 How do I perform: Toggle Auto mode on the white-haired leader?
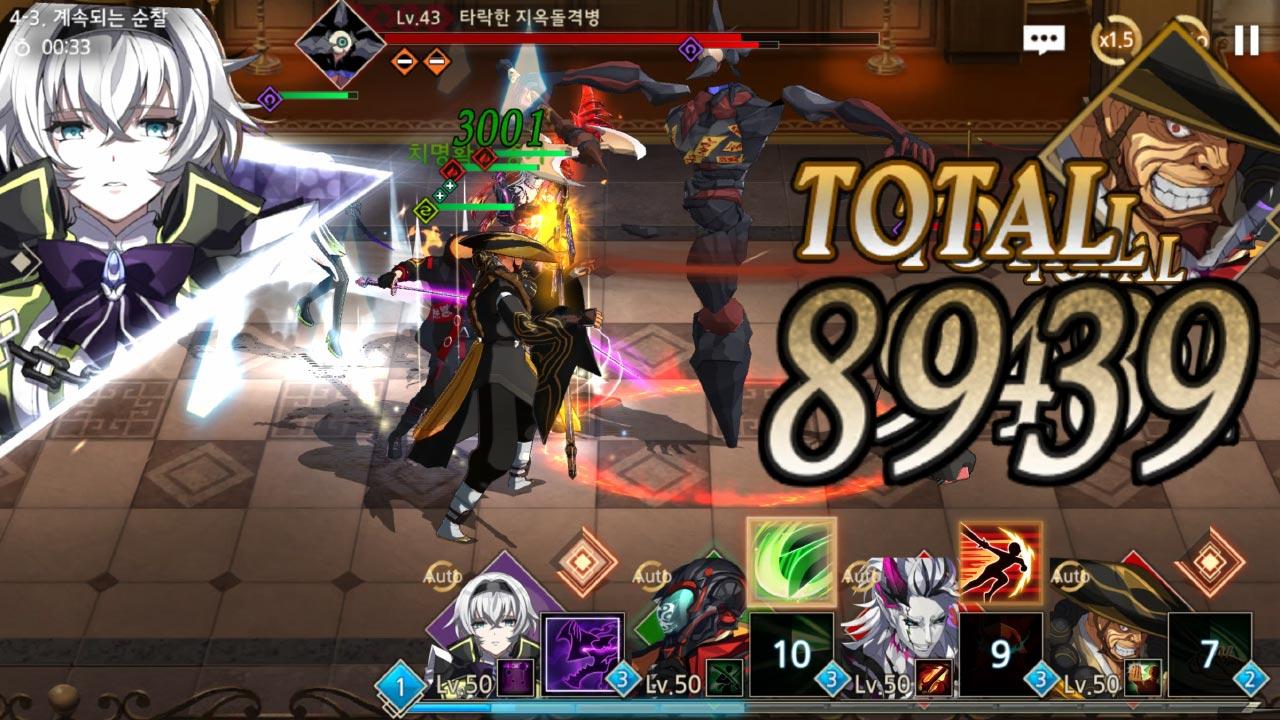[441, 575]
